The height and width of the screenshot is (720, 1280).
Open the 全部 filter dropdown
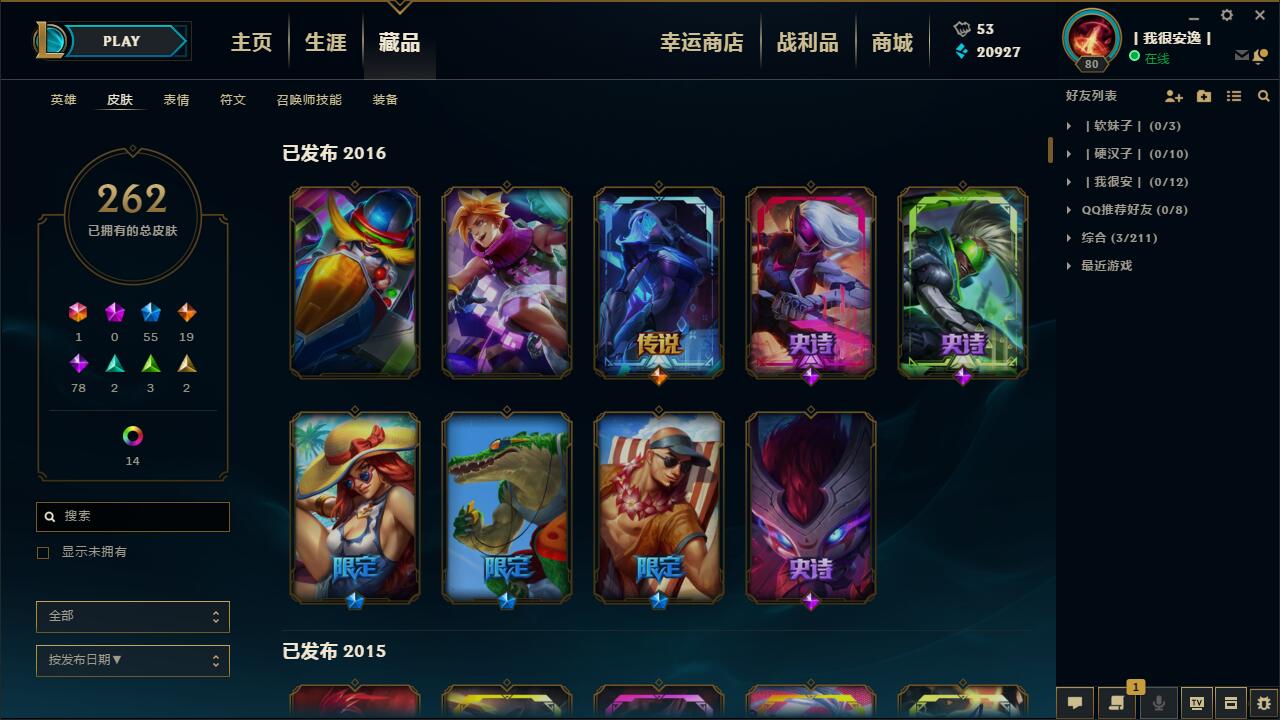click(133, 617)
